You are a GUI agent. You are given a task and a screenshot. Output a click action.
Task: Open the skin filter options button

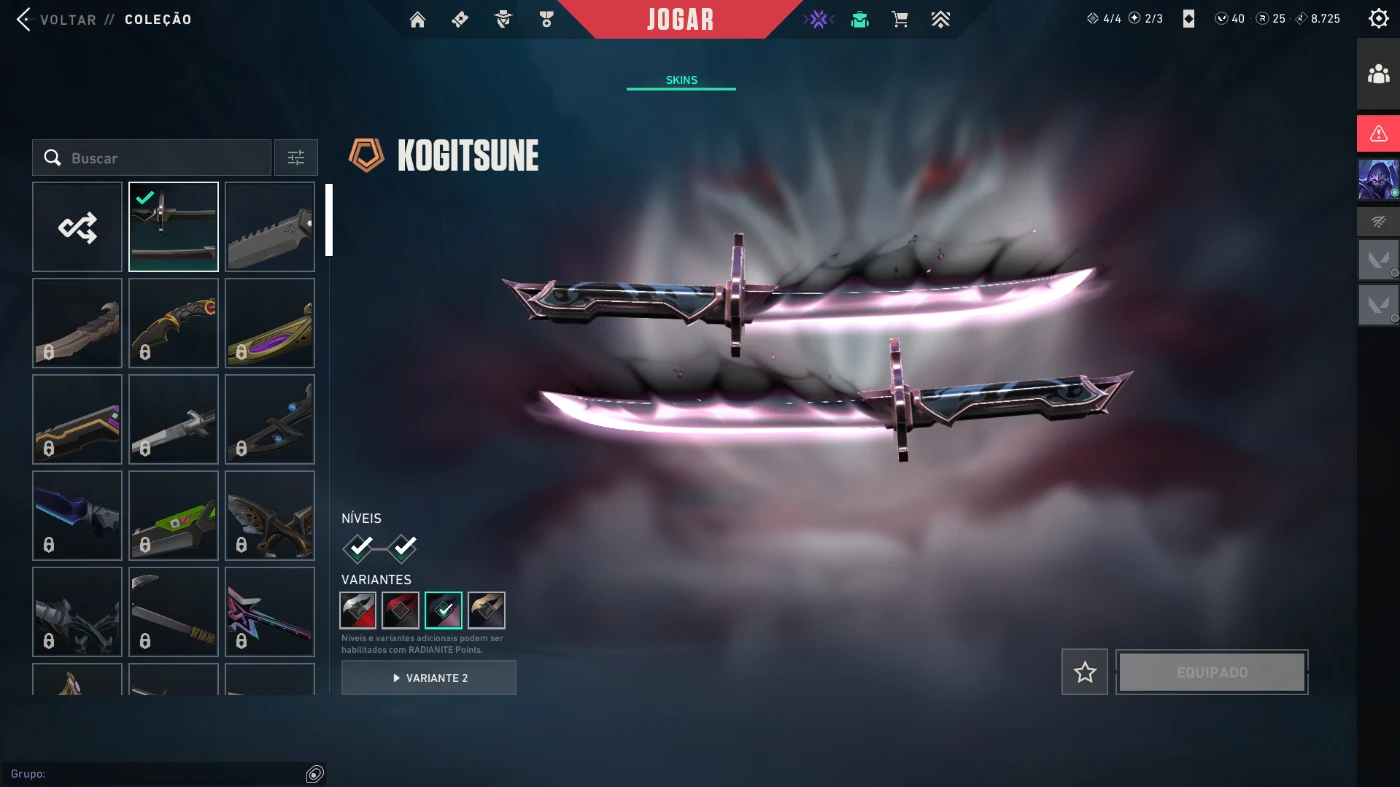click(x=296, y=158)
